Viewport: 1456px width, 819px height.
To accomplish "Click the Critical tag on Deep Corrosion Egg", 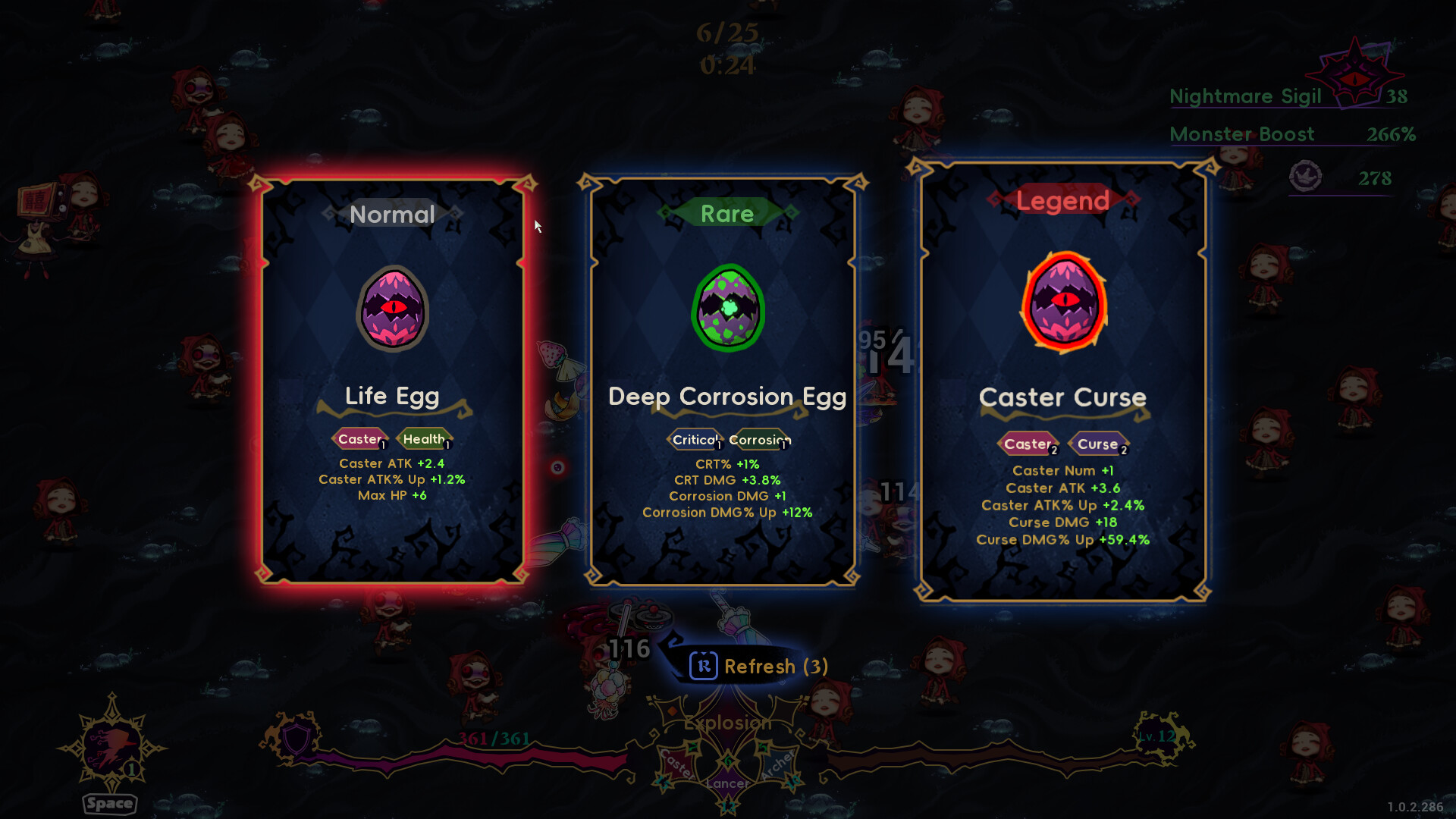I will pyautogui.click(x=695, y=440).
